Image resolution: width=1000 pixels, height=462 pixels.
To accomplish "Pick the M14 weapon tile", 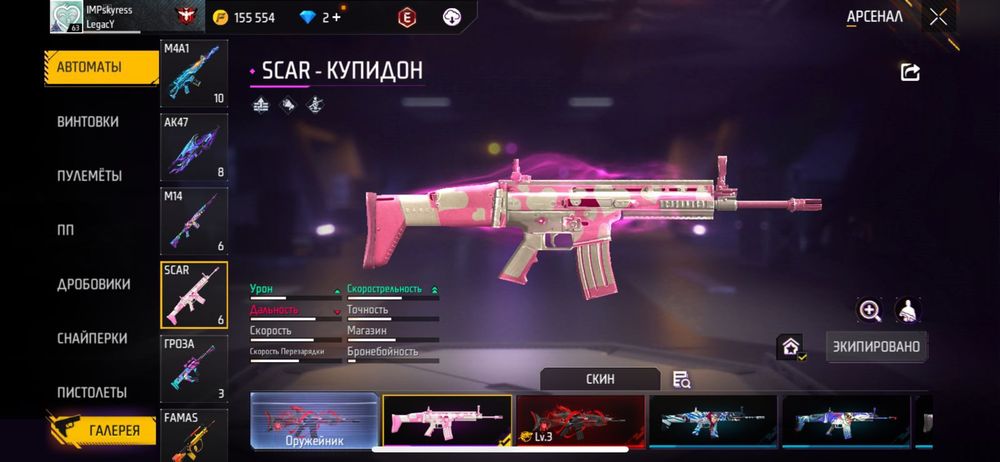I will tap(194, 220).
